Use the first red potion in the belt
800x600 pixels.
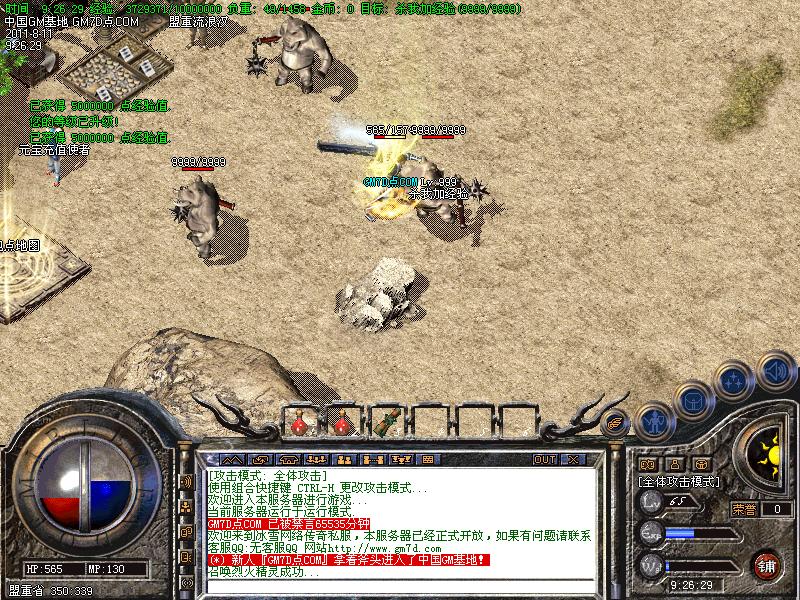300,423
